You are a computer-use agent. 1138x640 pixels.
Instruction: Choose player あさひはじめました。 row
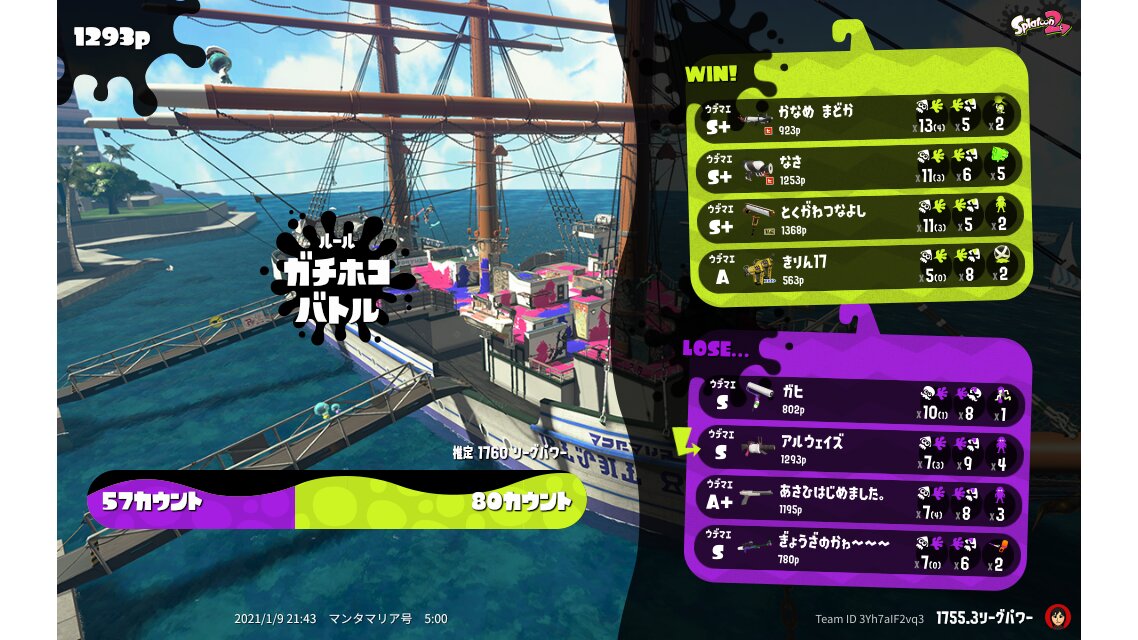858,497
